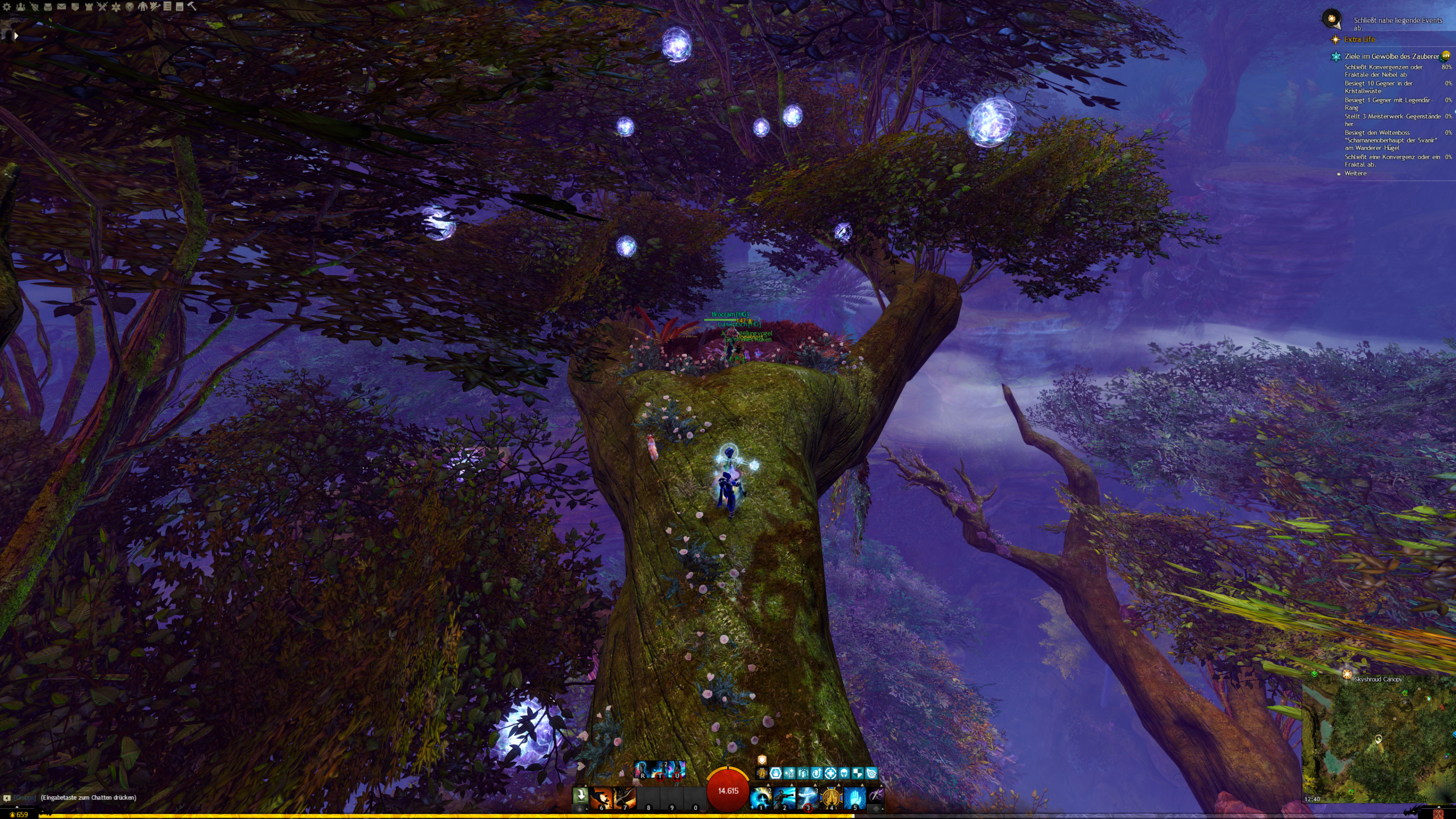This screenshot has width=1456, height=819.
Task: Open the crossed swords PvP panel
Action: pos(102,7)
